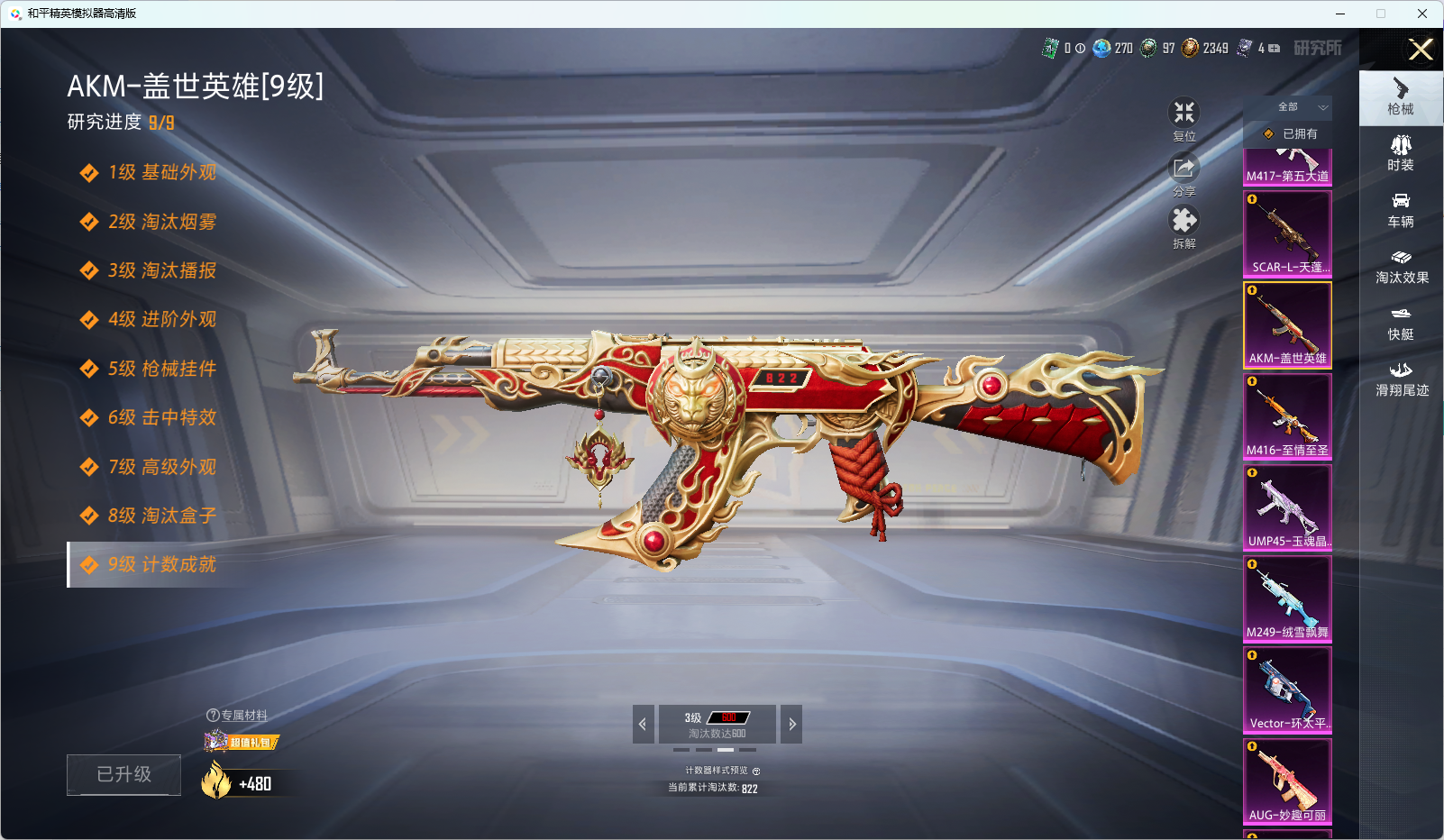Close the research lab screen with X
Screen dimensions: 1444x840
1421,50
